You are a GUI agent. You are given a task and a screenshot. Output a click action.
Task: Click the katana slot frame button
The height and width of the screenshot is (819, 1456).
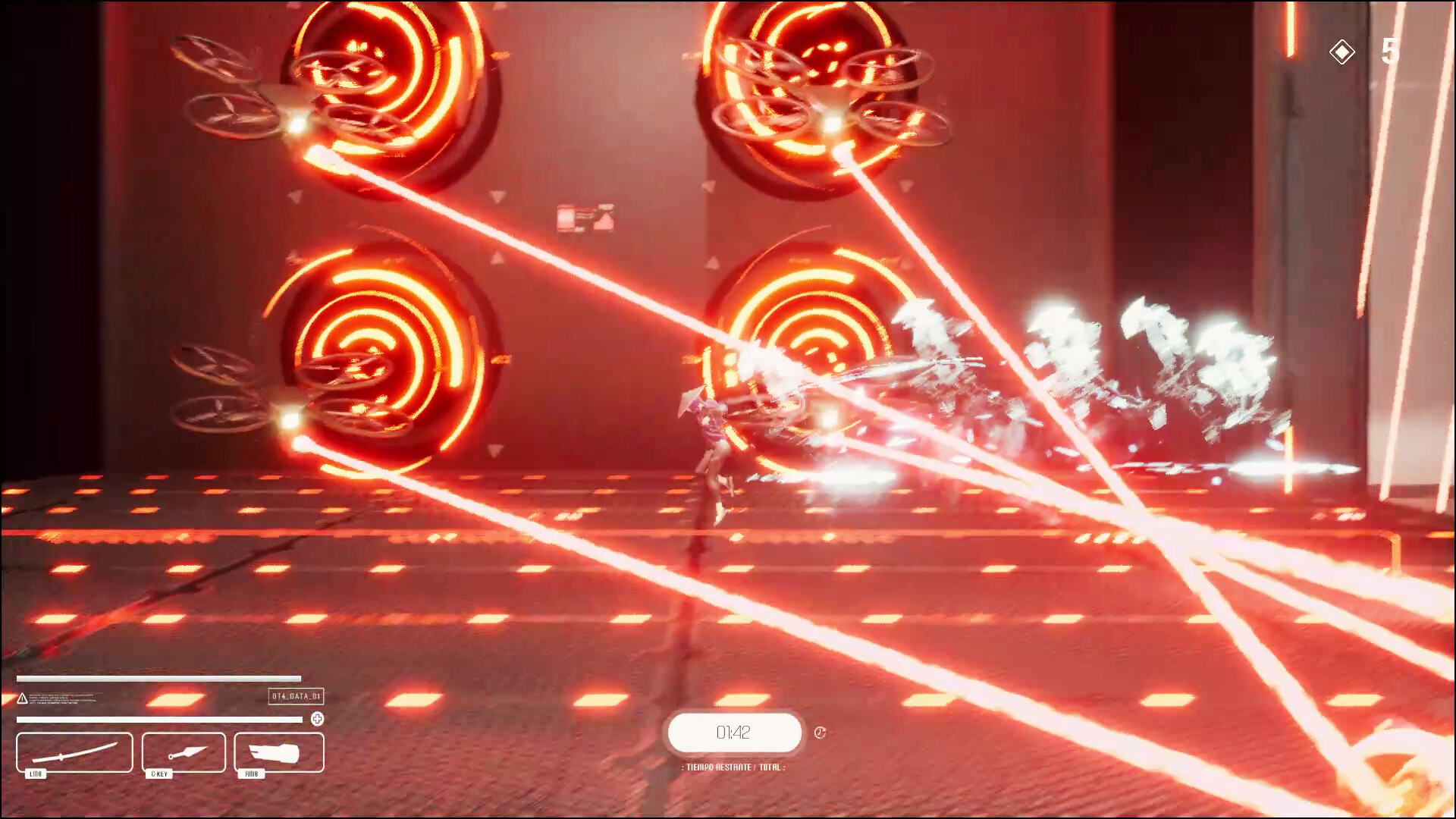tap(74, 753)
